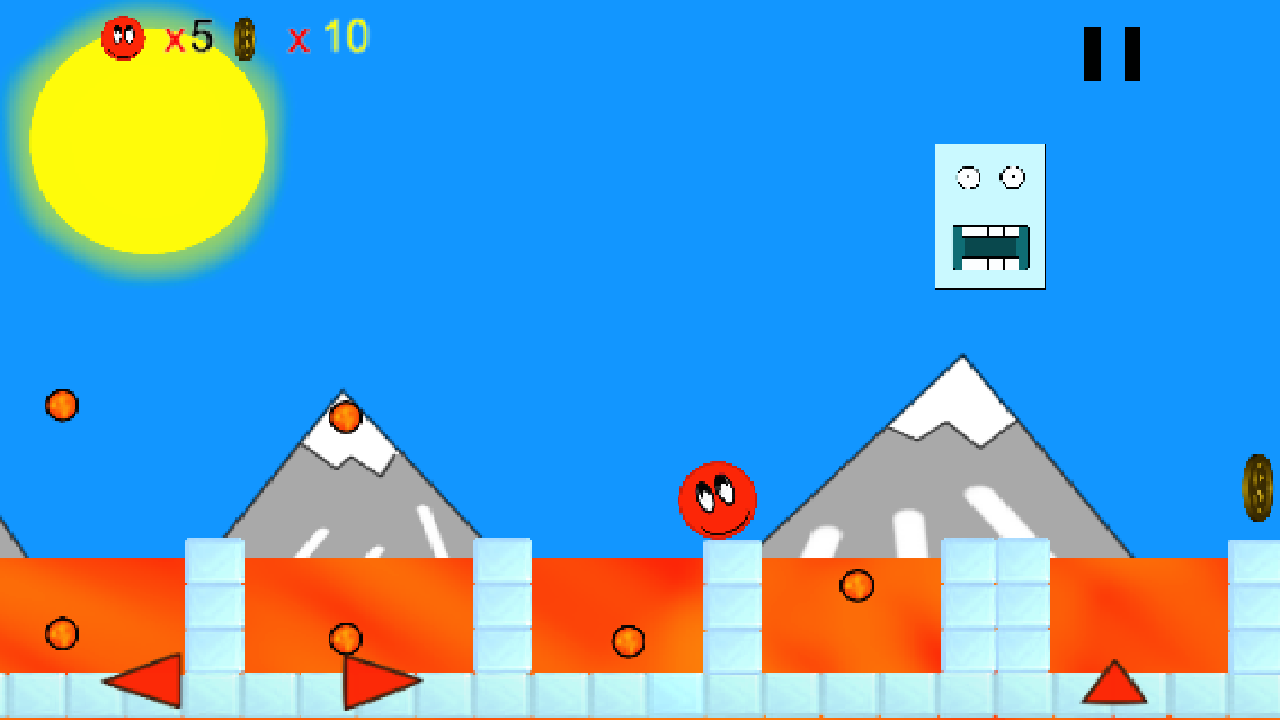Image resolution: width=1280 pixels, height=720 pixels.
Task: Select the smiling red ball player character
Action: [716, 500]
